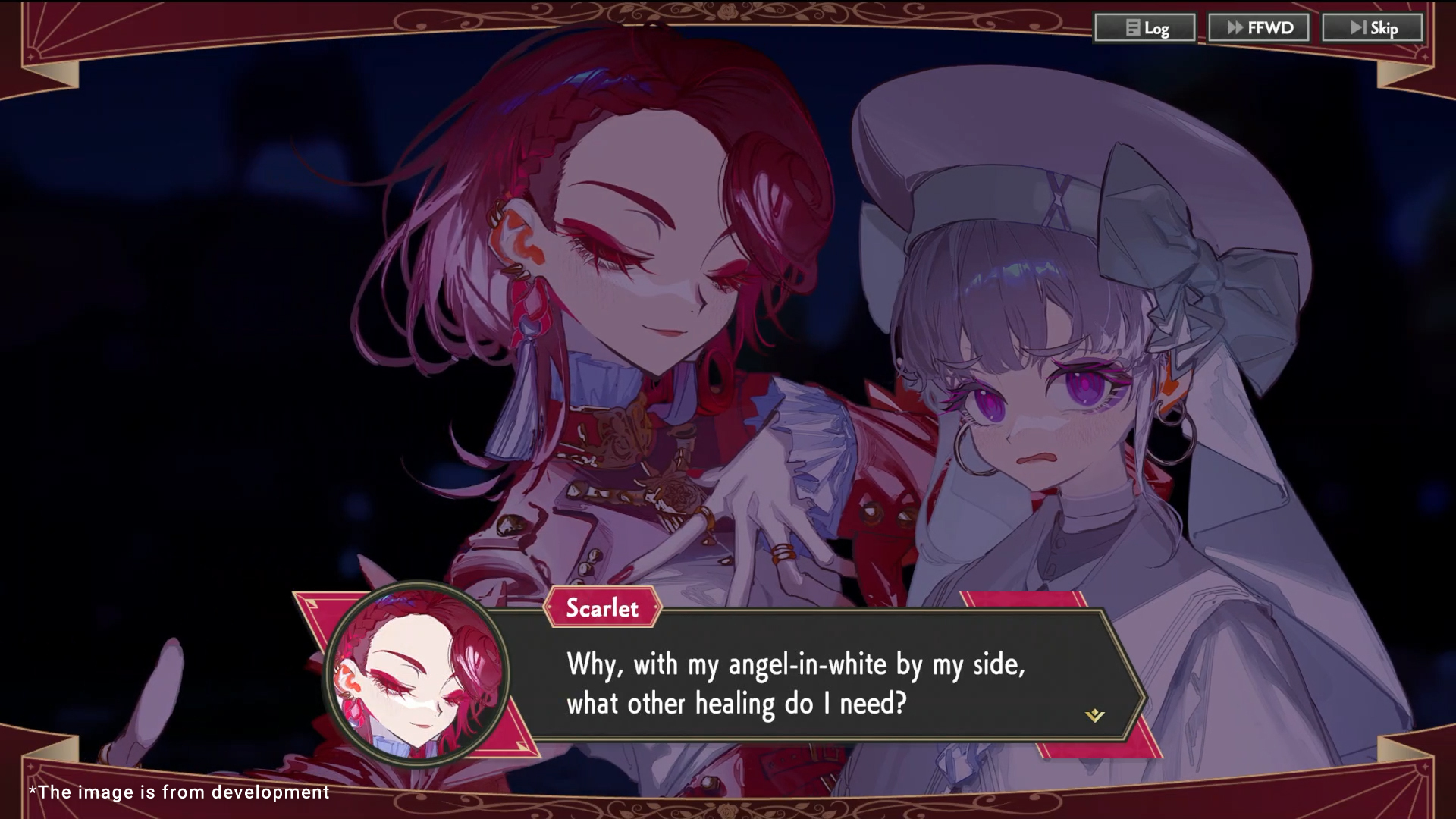Click the Skip play-to-end icon

(x=1357, y=28)
